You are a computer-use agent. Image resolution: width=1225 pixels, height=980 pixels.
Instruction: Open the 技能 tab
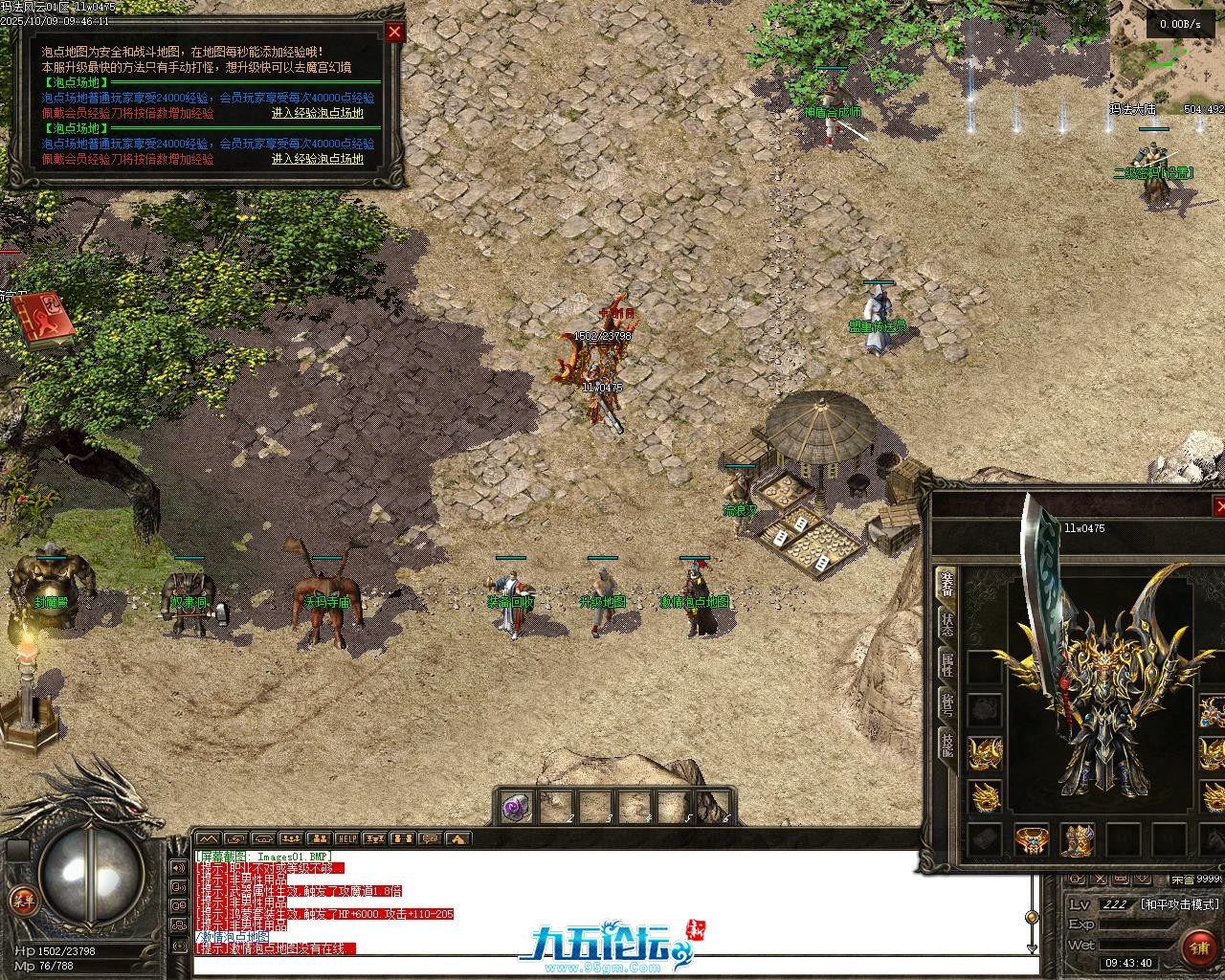coord(946,745)
